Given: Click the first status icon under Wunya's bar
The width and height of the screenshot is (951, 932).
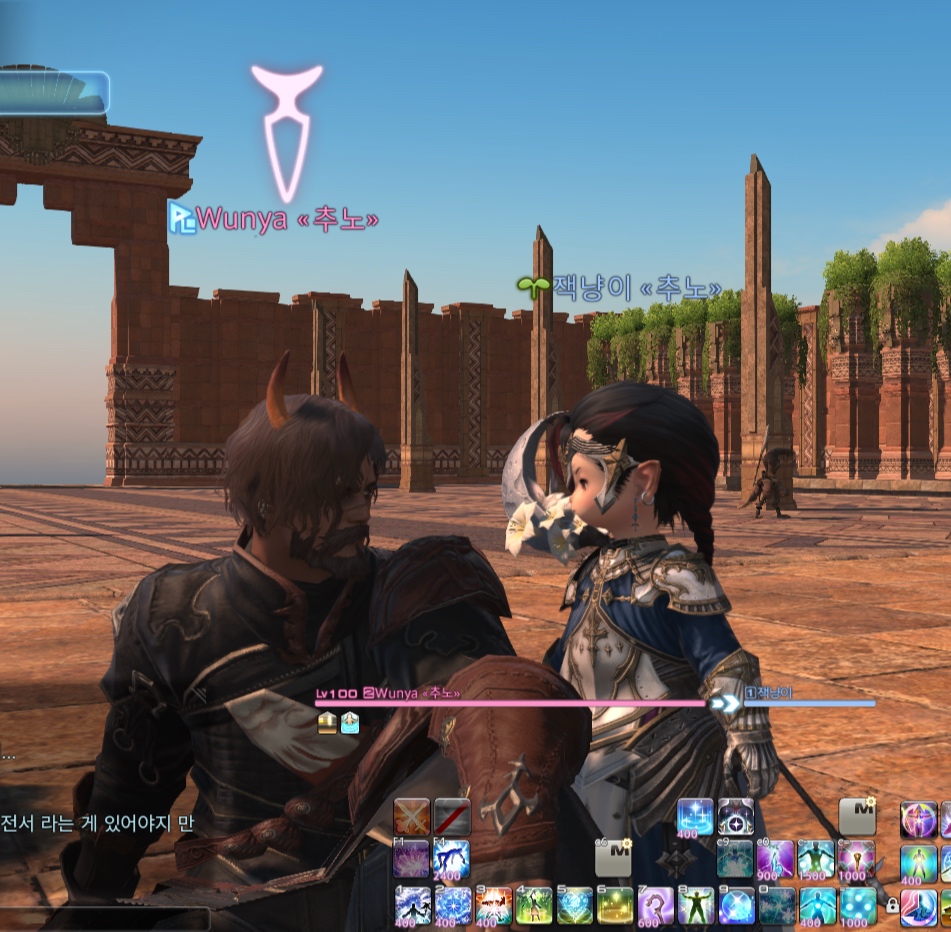Looking at the screenshot, I should (327, 723).
